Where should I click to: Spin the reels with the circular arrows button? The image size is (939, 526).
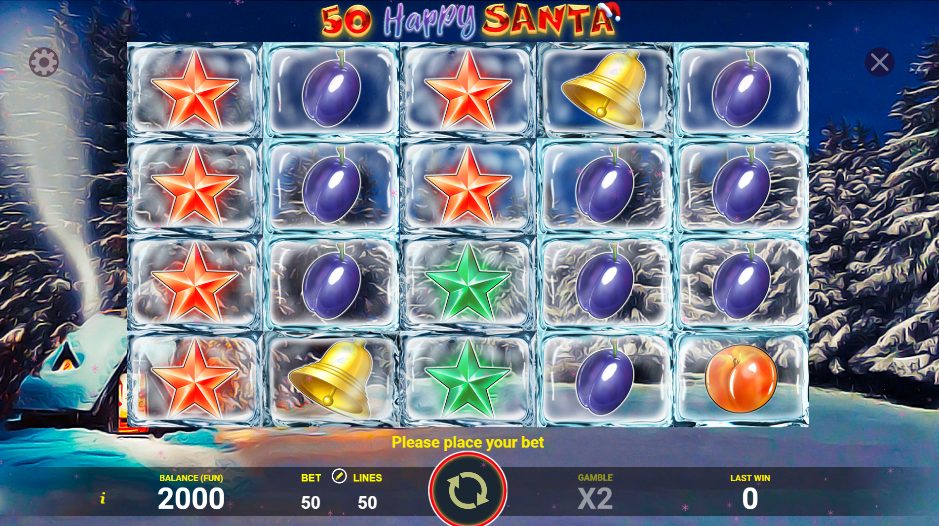467,490
